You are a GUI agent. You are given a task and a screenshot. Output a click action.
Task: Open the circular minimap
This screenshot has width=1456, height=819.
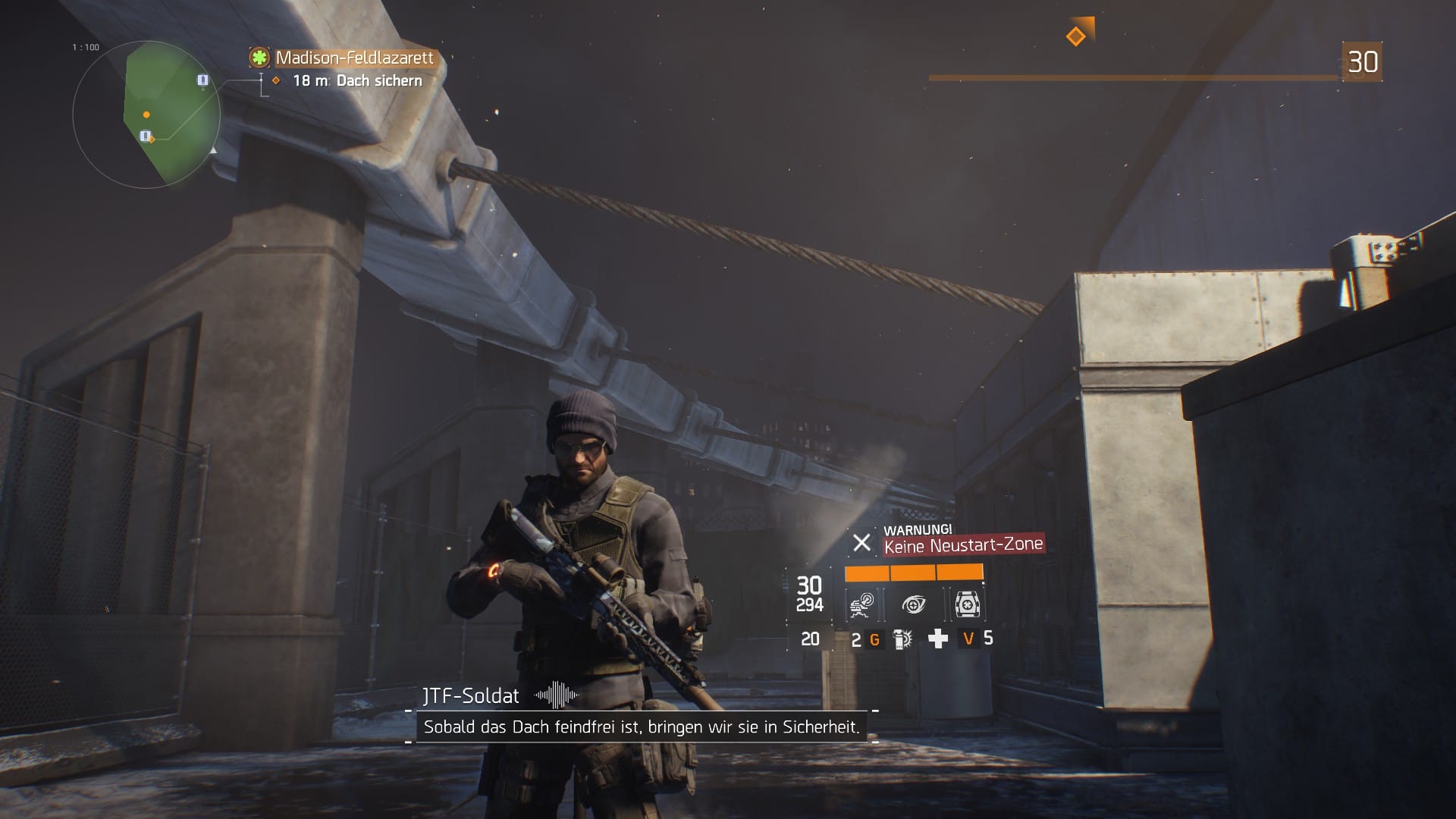(x=146, y=115)
